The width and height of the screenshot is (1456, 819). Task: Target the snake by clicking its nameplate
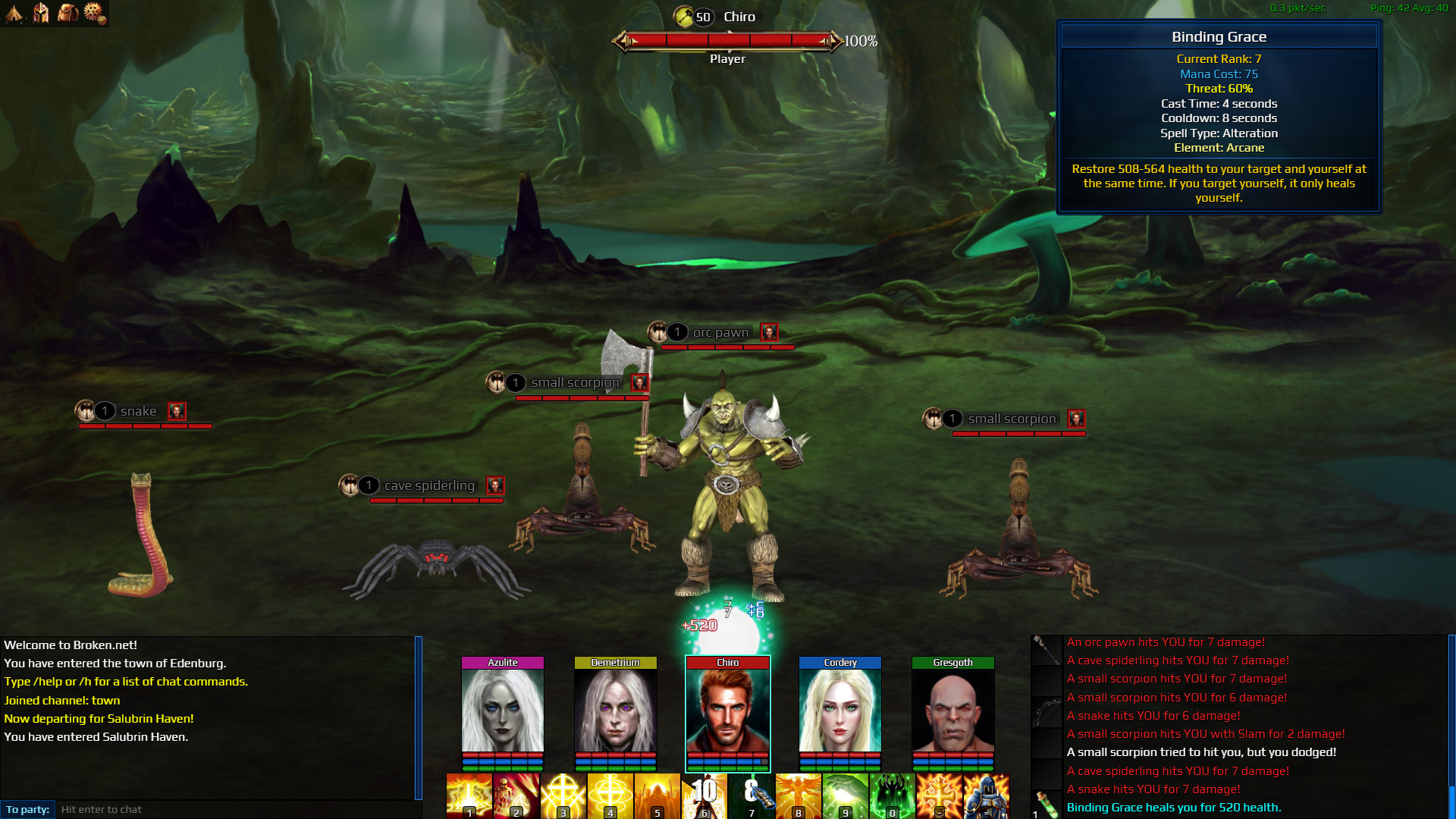click(x=138, y=411)
